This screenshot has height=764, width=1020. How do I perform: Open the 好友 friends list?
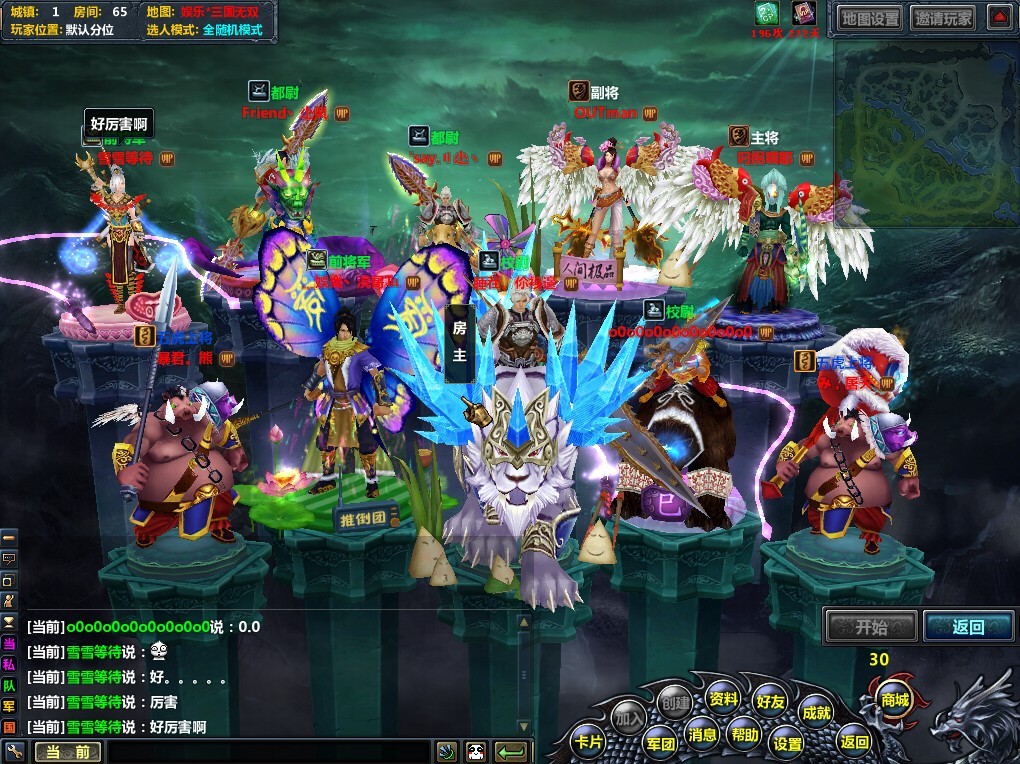[x=770, y=701]
